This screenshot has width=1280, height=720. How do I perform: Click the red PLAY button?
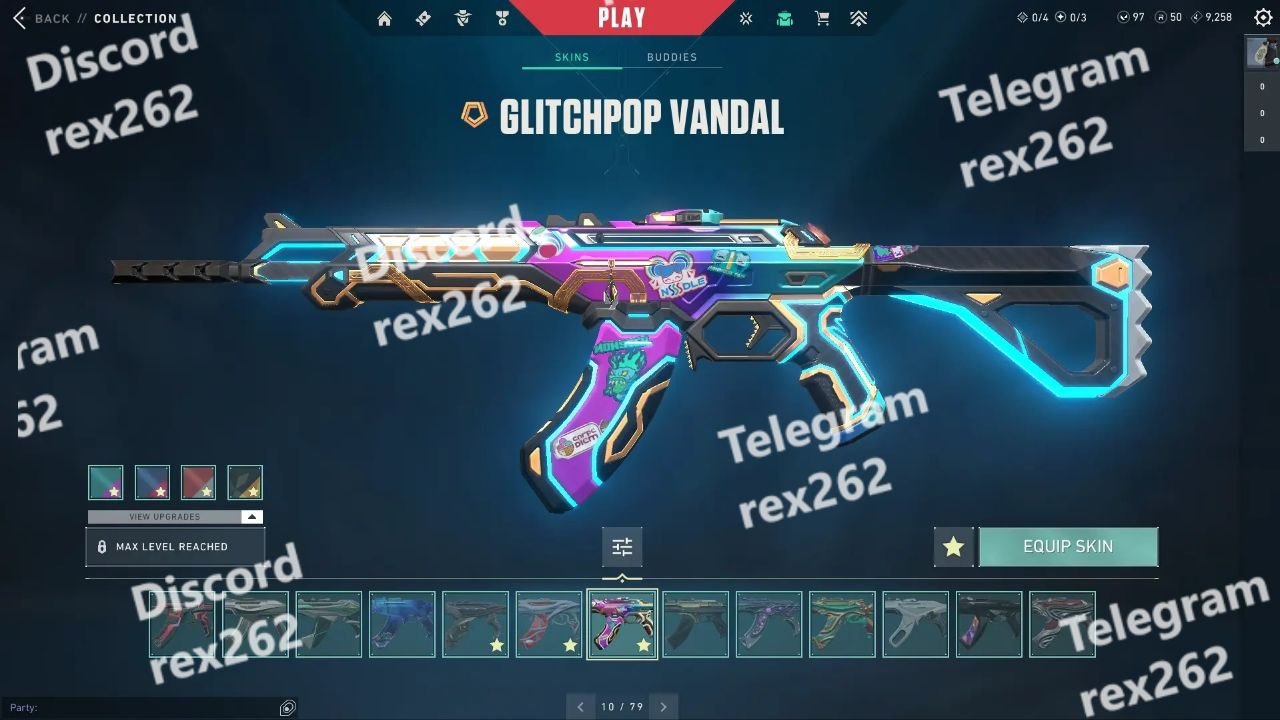(x=621, y=17)
